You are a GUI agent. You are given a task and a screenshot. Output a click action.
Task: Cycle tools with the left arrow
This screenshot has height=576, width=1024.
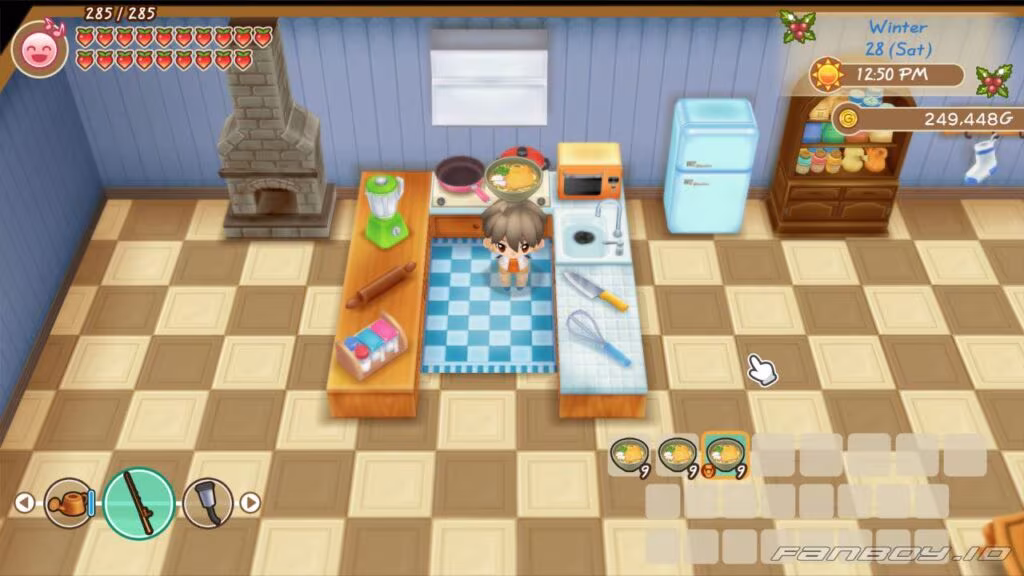coord(25,503)
